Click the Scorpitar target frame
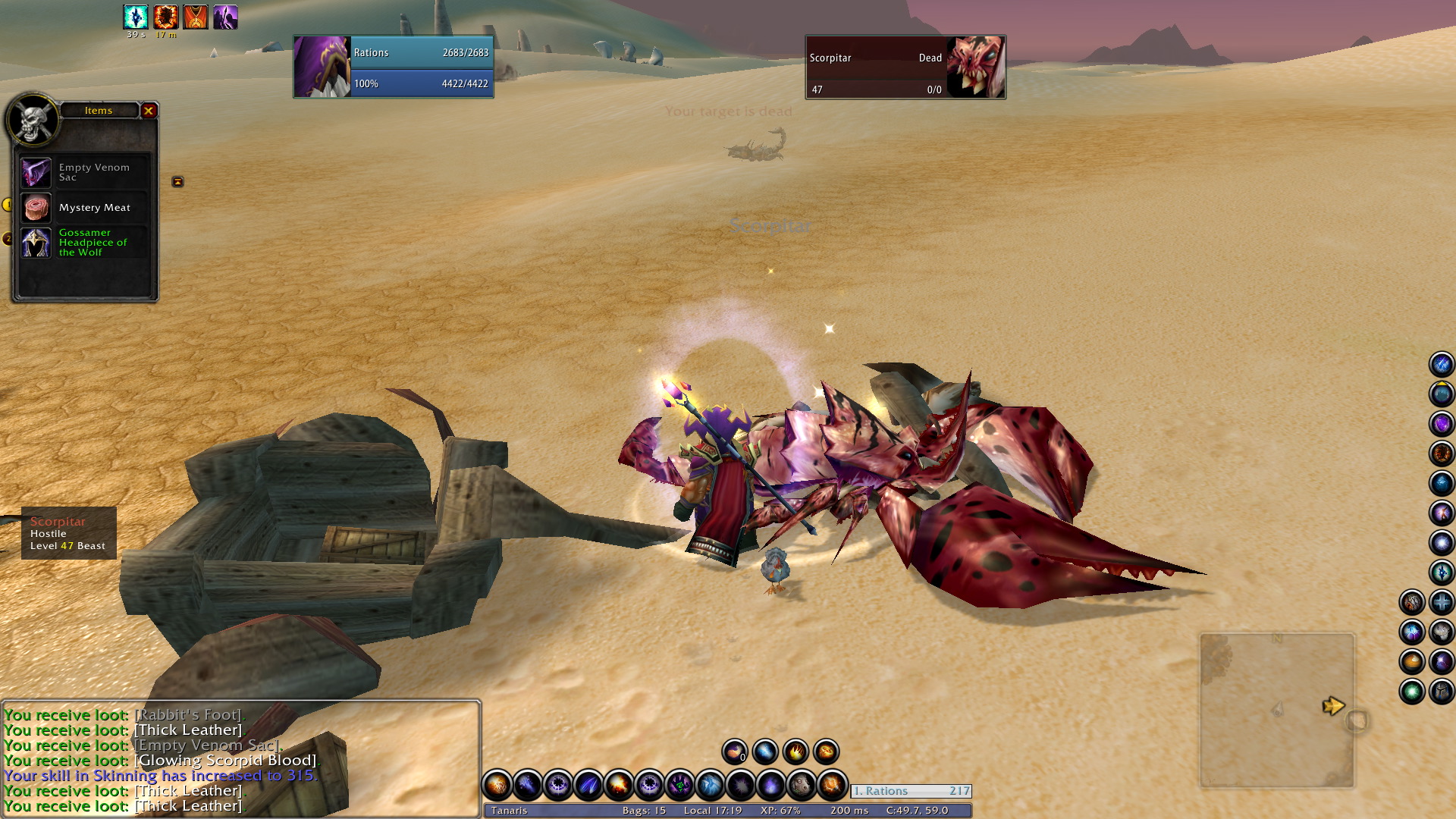 pyautogui.click(x=905, y=67)
